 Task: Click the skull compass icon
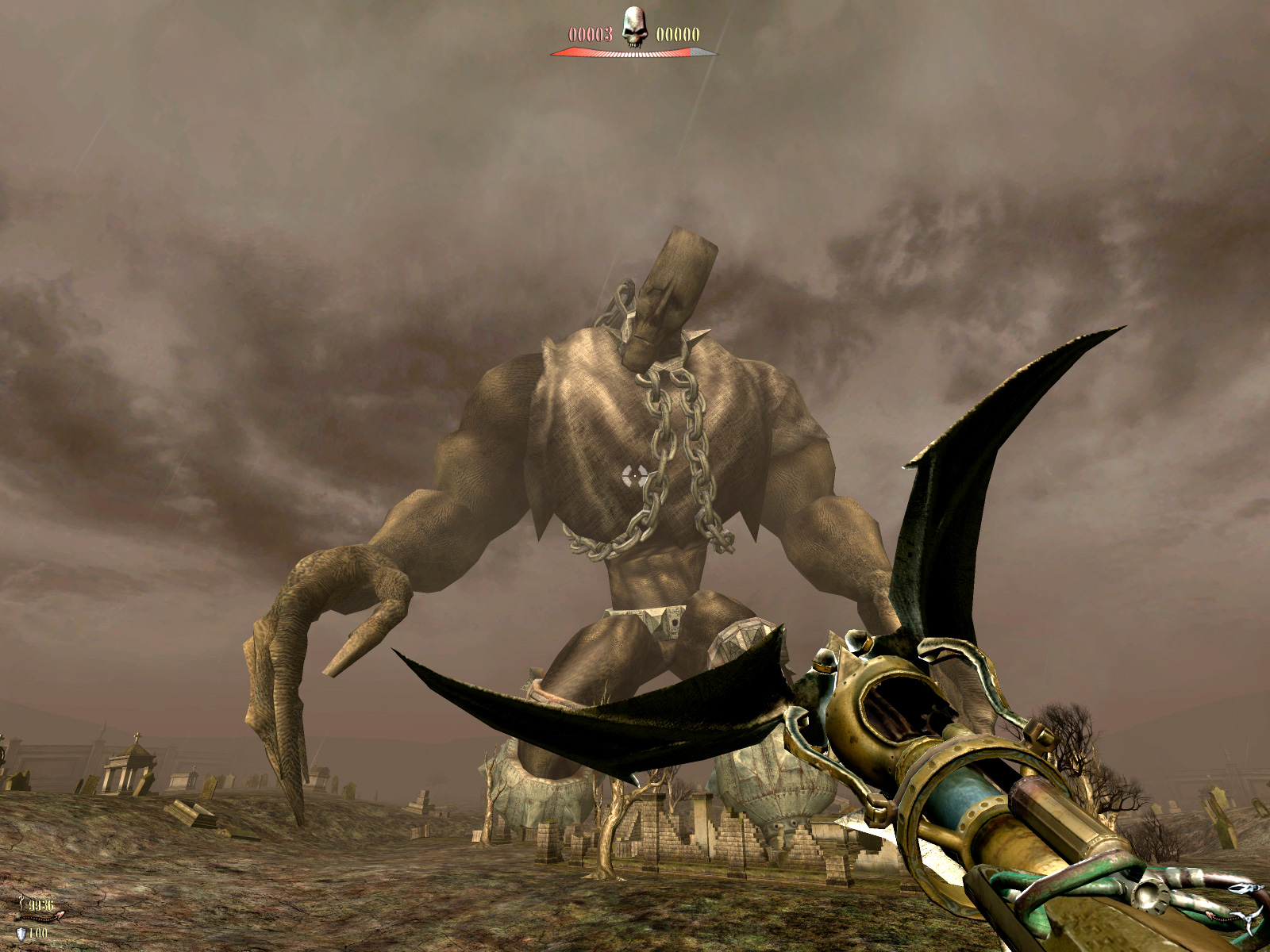633,27
